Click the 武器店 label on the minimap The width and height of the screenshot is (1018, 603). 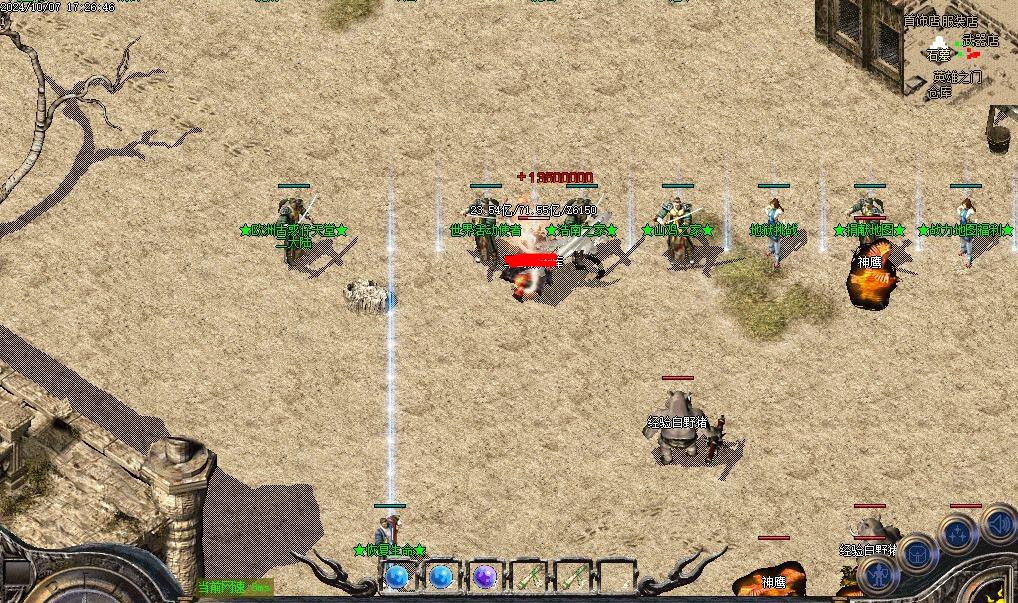pos(979,41)
